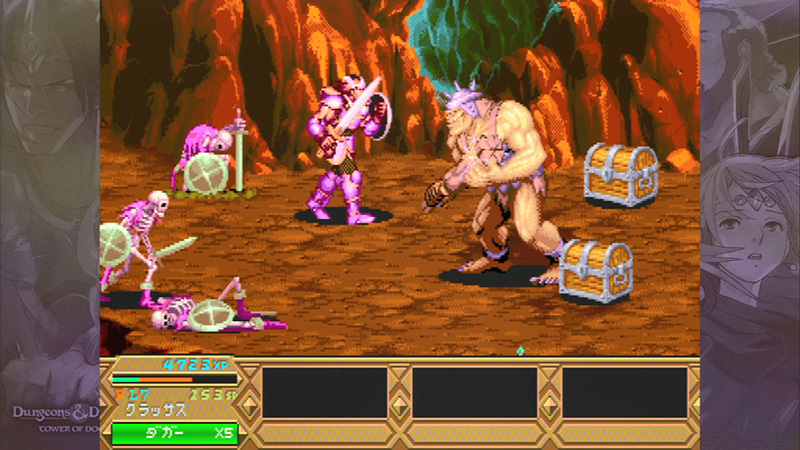Select the green Dagger x5 item slot

[x=175, y=433]
